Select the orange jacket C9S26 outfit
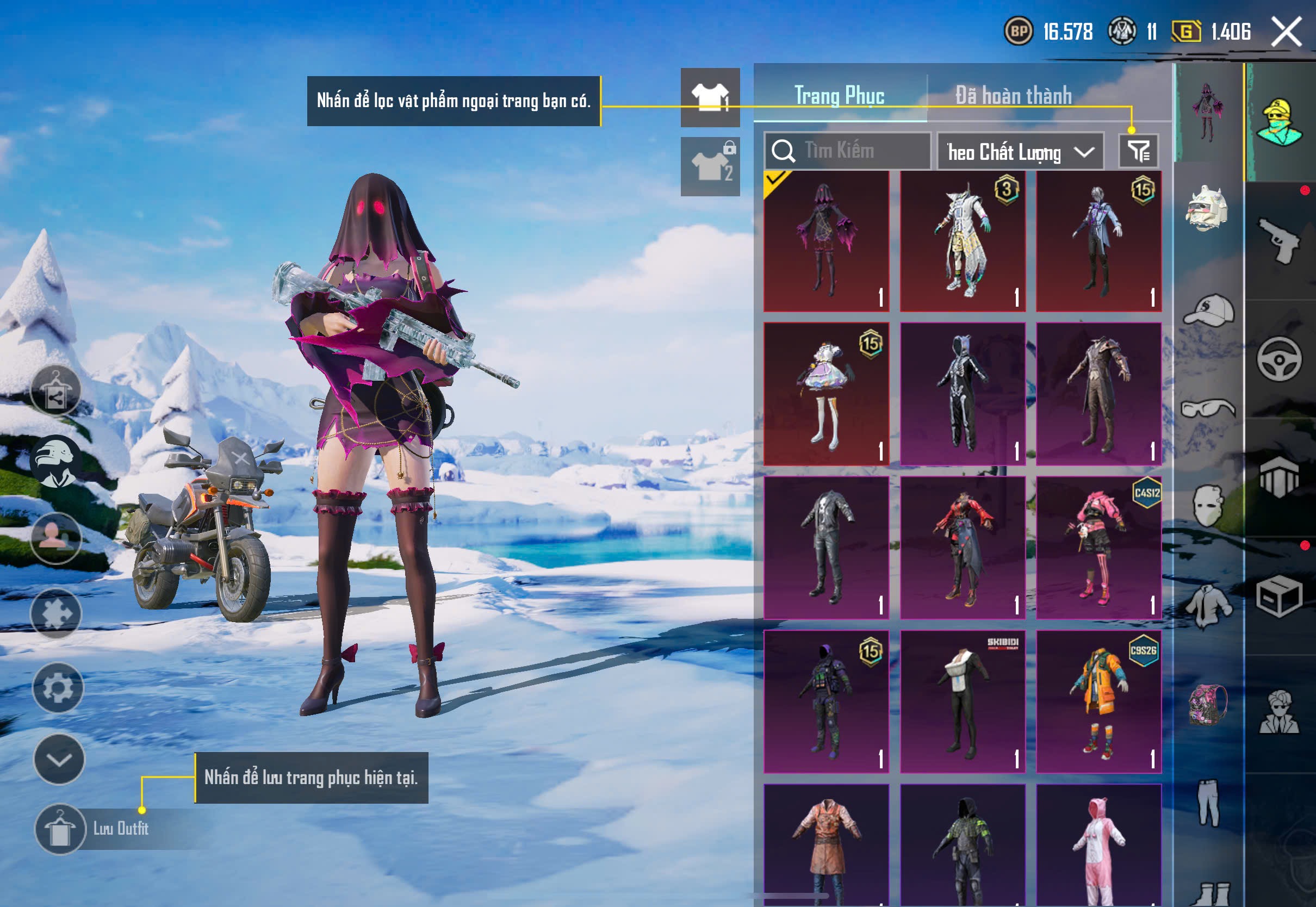The height and width of the screenshot is (907, 1316). click(1098, 701)
